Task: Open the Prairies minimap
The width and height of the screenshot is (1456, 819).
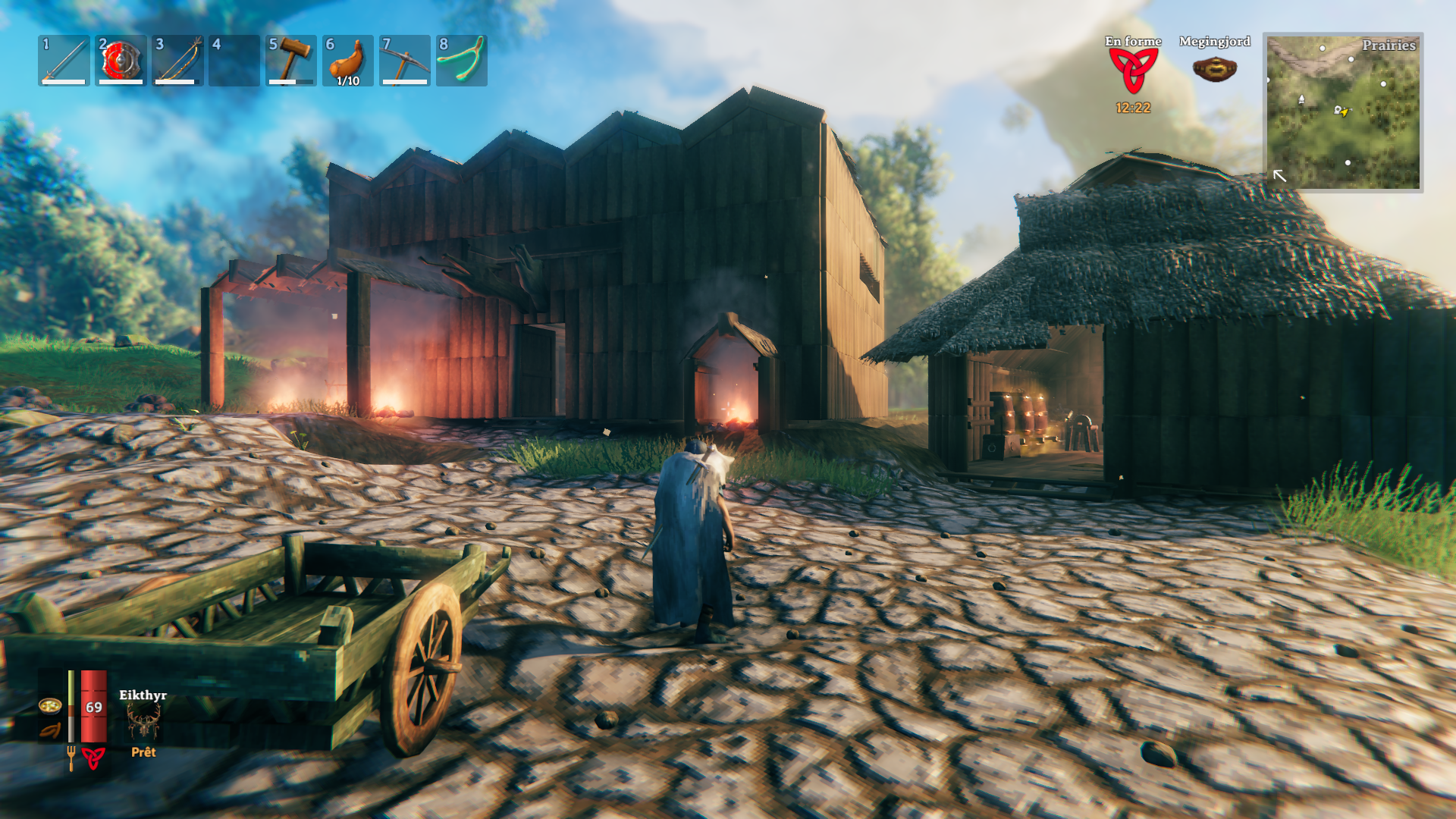Action: point(1343,112)
